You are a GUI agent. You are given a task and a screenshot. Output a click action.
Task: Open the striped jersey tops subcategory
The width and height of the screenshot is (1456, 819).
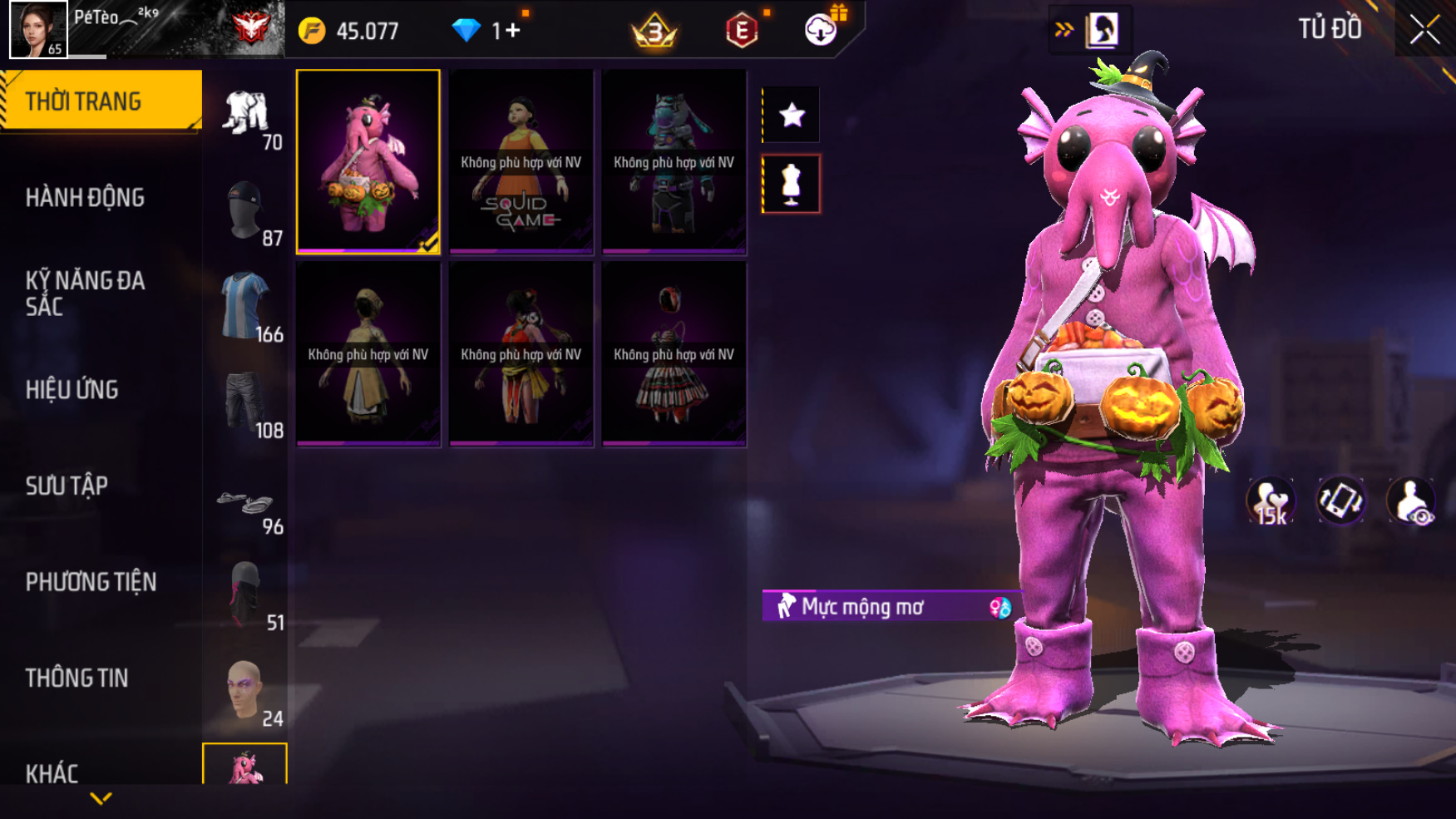pyautogui.click(x=245, y=306)
